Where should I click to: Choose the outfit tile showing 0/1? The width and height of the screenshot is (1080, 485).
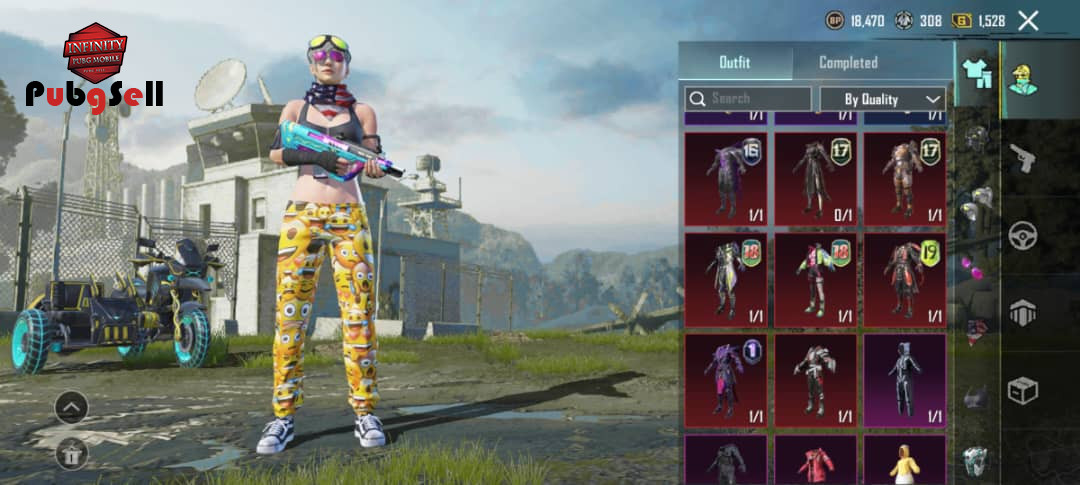coord(816,179)
